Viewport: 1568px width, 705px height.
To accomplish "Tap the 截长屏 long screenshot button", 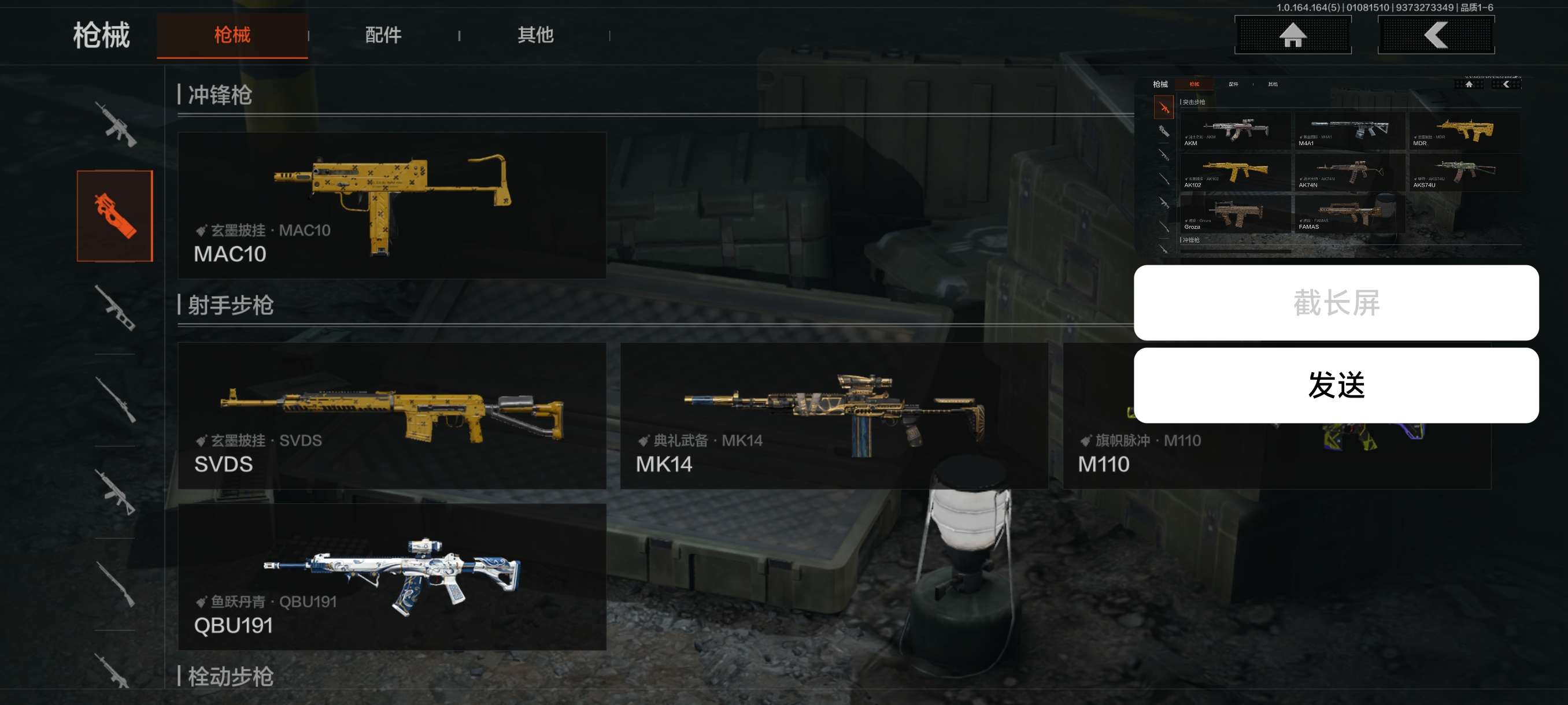I will coord(1336,302).
